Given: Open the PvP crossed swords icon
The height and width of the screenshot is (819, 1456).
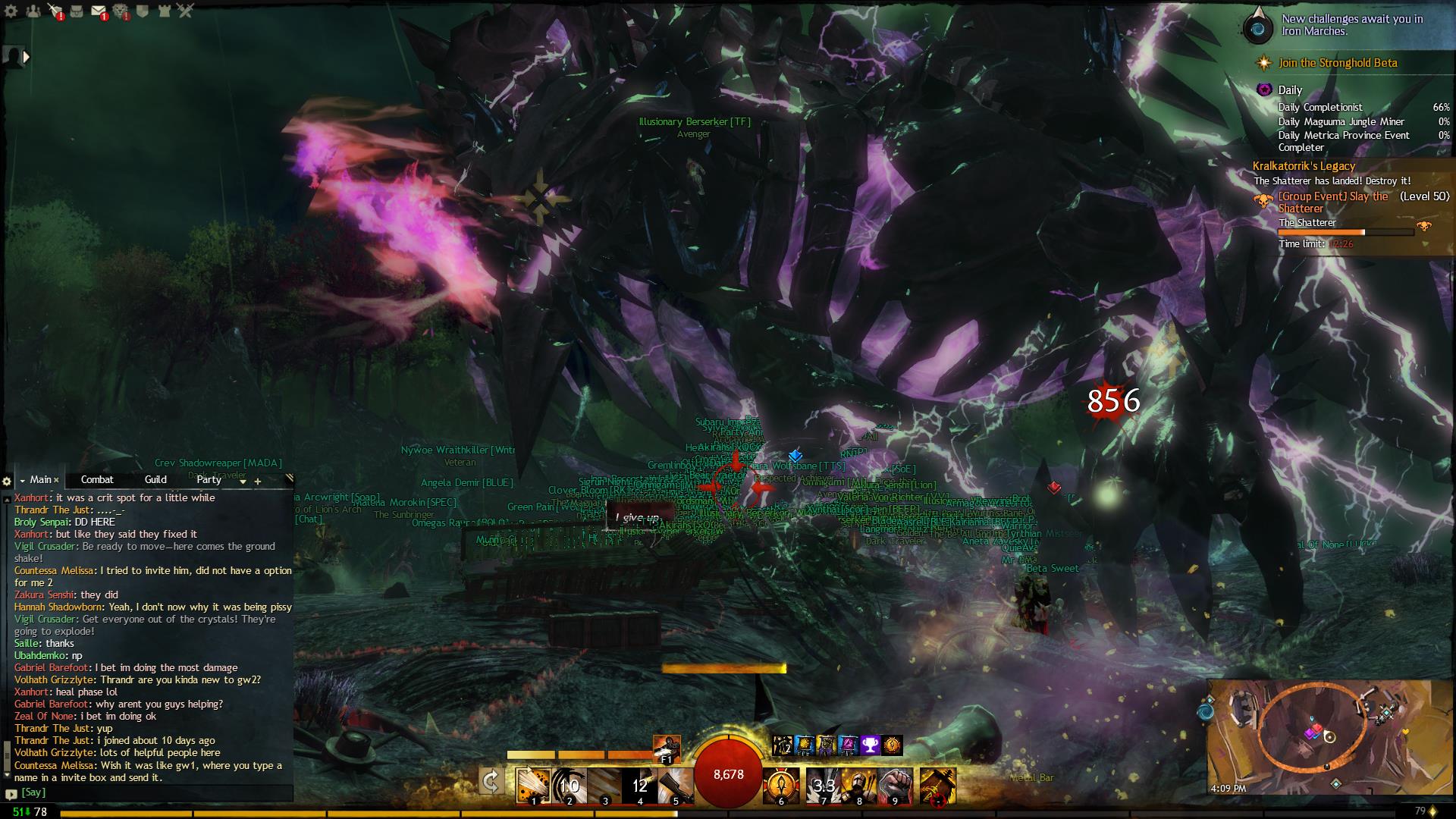Looking at the screenshot, I should pyautogui.click(x=186, y=11).
